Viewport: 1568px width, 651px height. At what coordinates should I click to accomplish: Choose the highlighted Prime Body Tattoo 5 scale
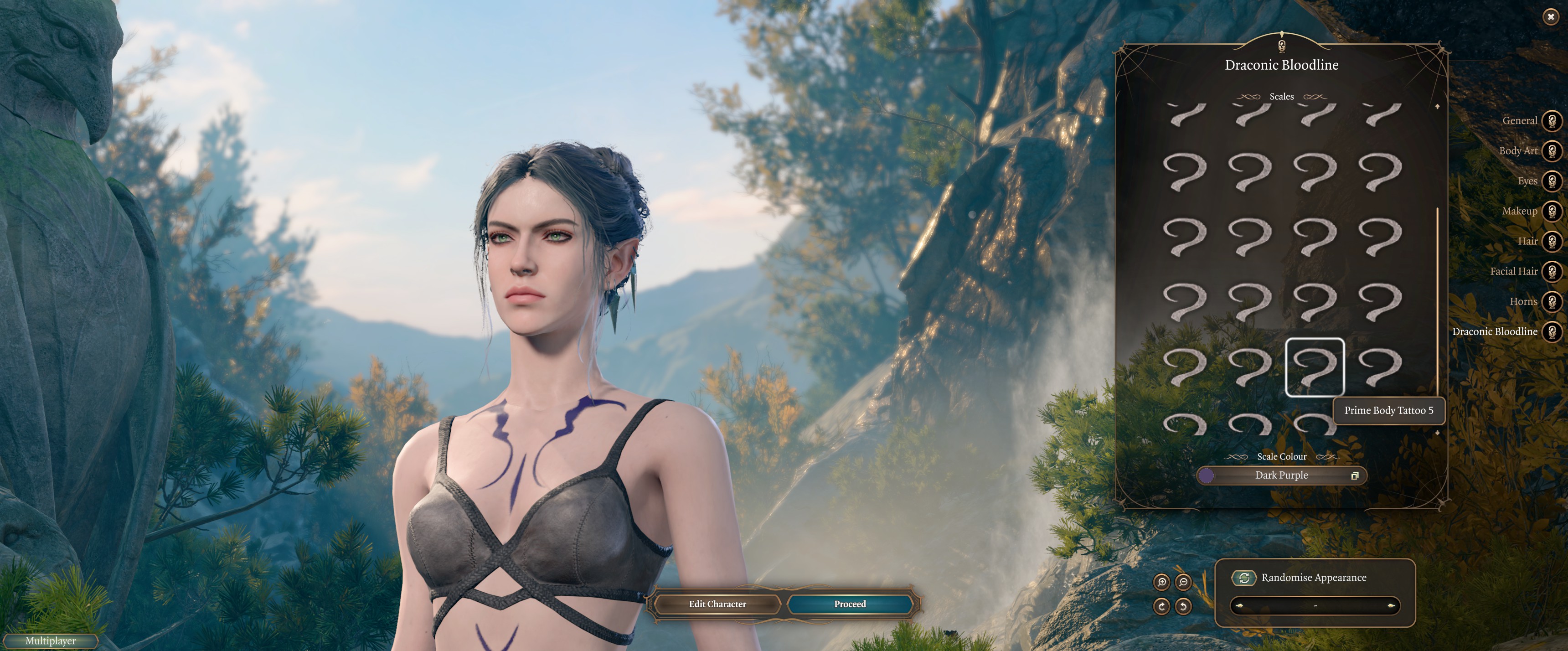coord(1314,367)
